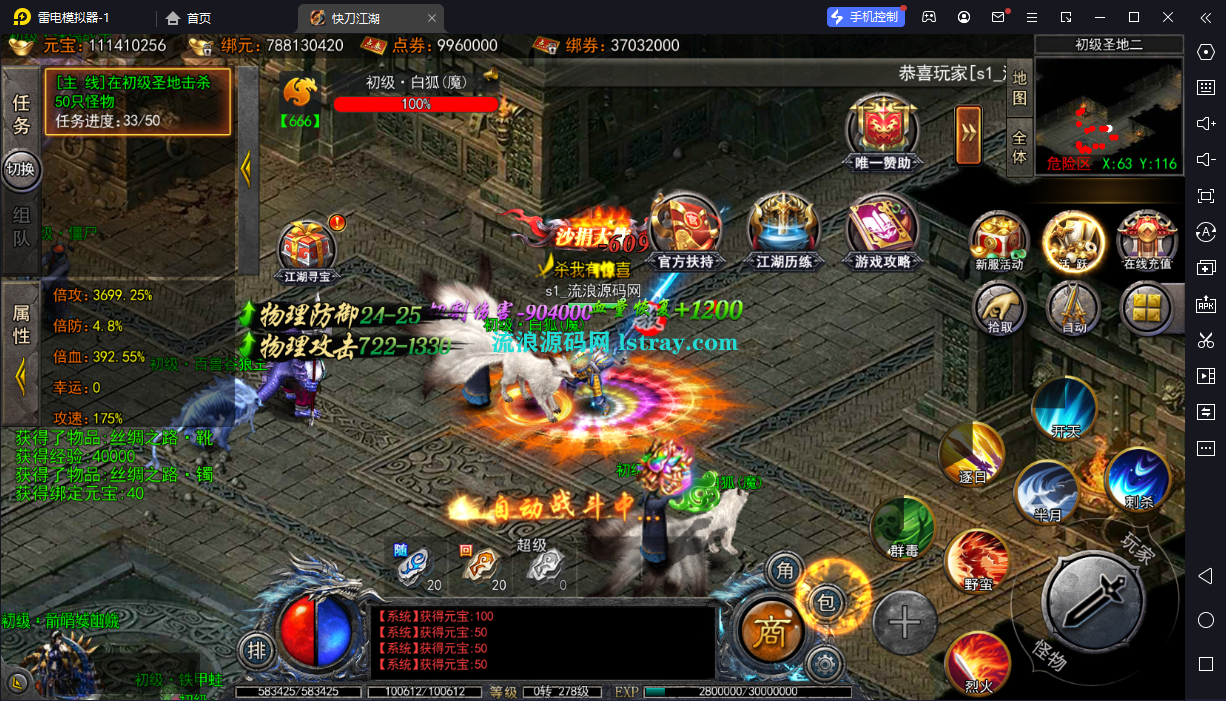Cast the 烈火 fire skill
Image resolution: width=1226 pixels, height=701 pixels.
pos(978,663)
